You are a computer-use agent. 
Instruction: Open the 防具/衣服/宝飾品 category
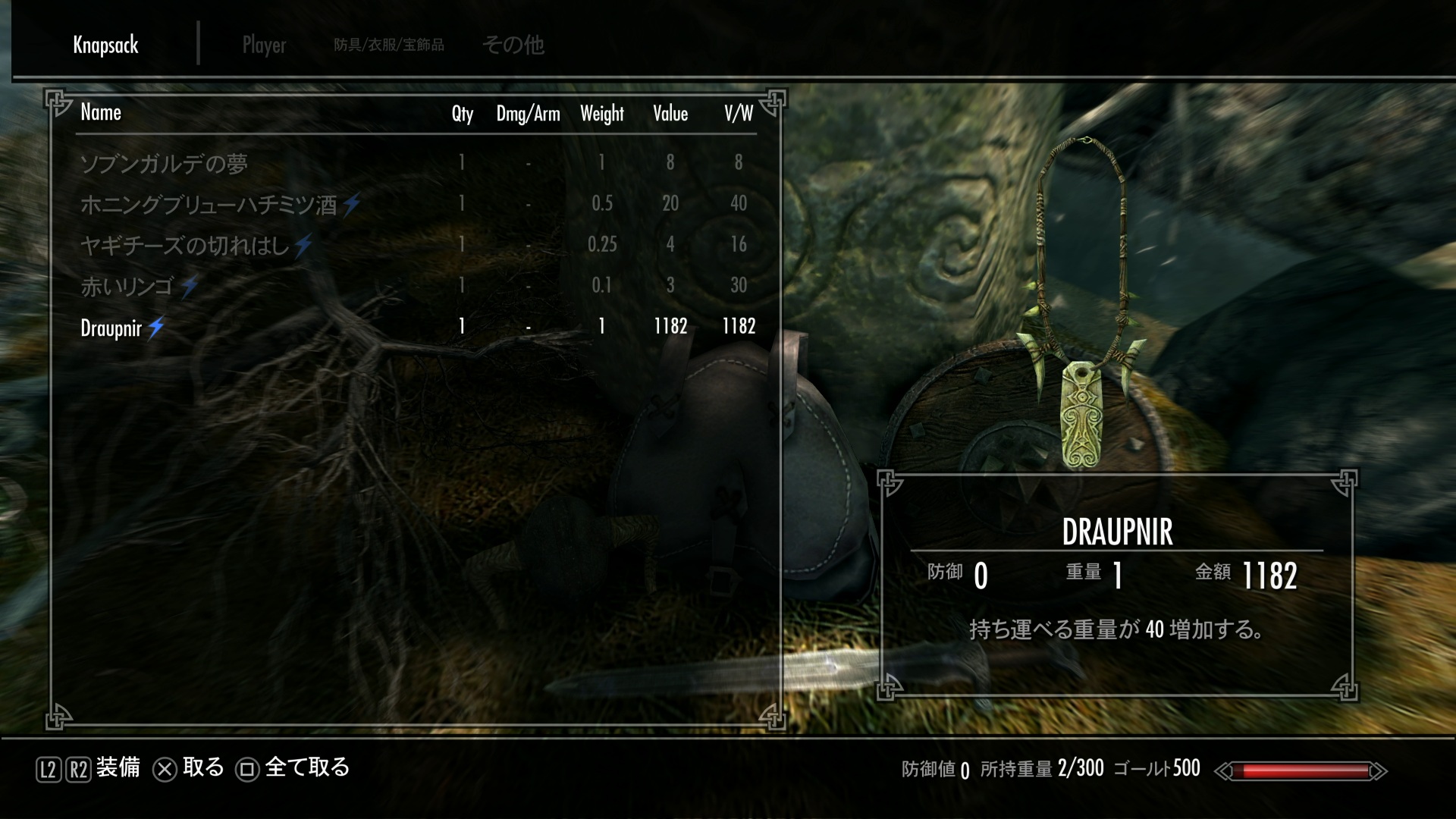pyautogui.click(x=389, y=45)
